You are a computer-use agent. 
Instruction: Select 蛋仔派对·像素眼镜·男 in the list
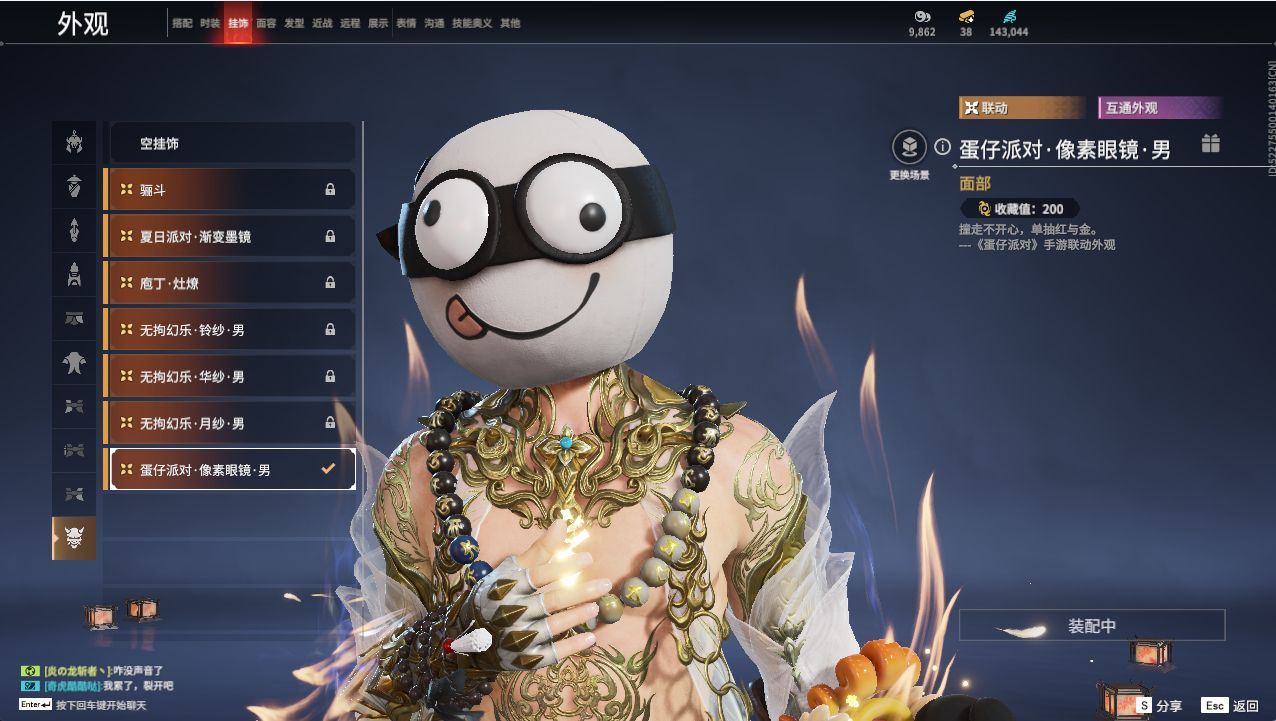[x=230, y=470]
